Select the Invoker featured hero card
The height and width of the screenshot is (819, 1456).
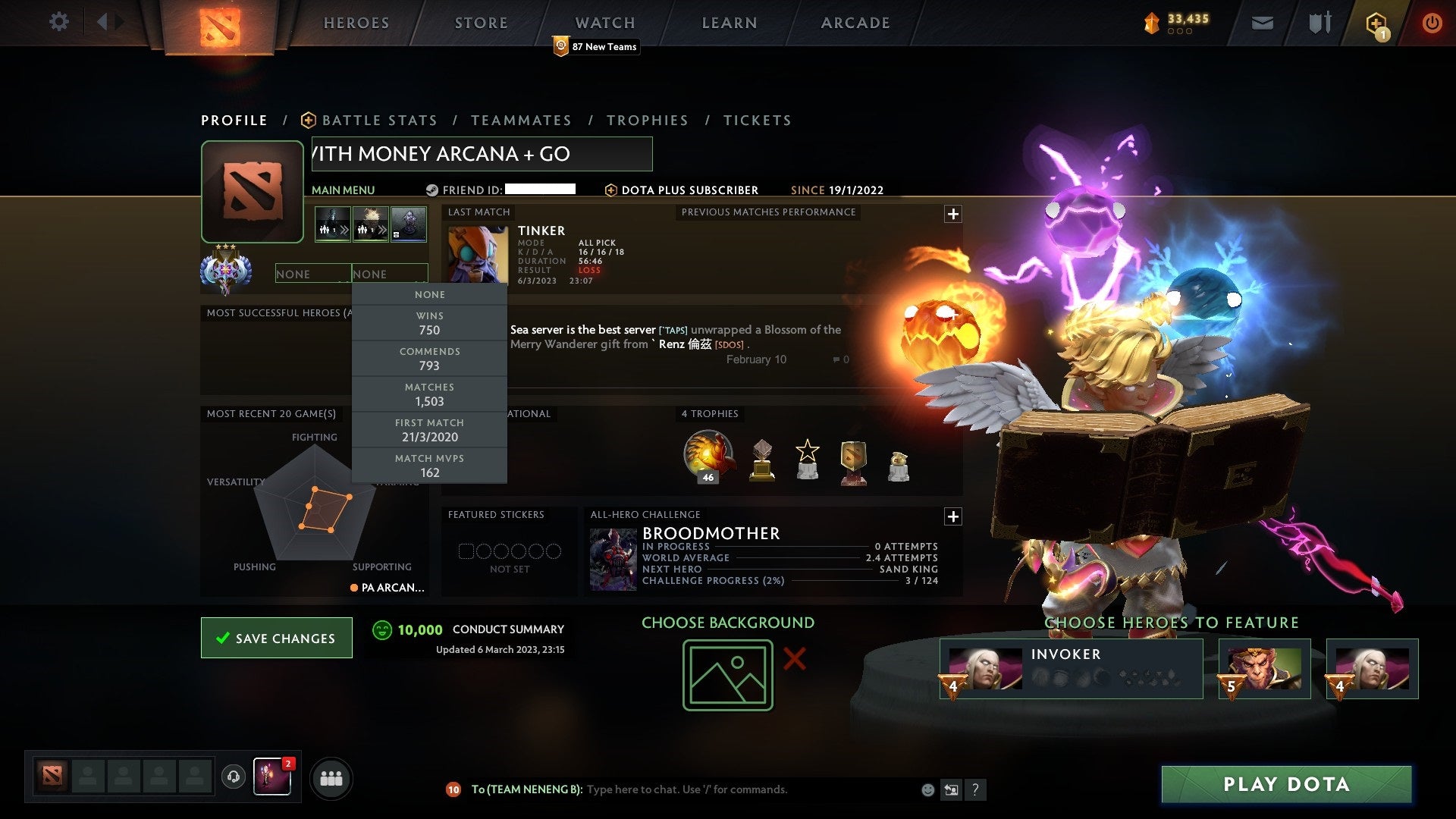[1069, 668]
